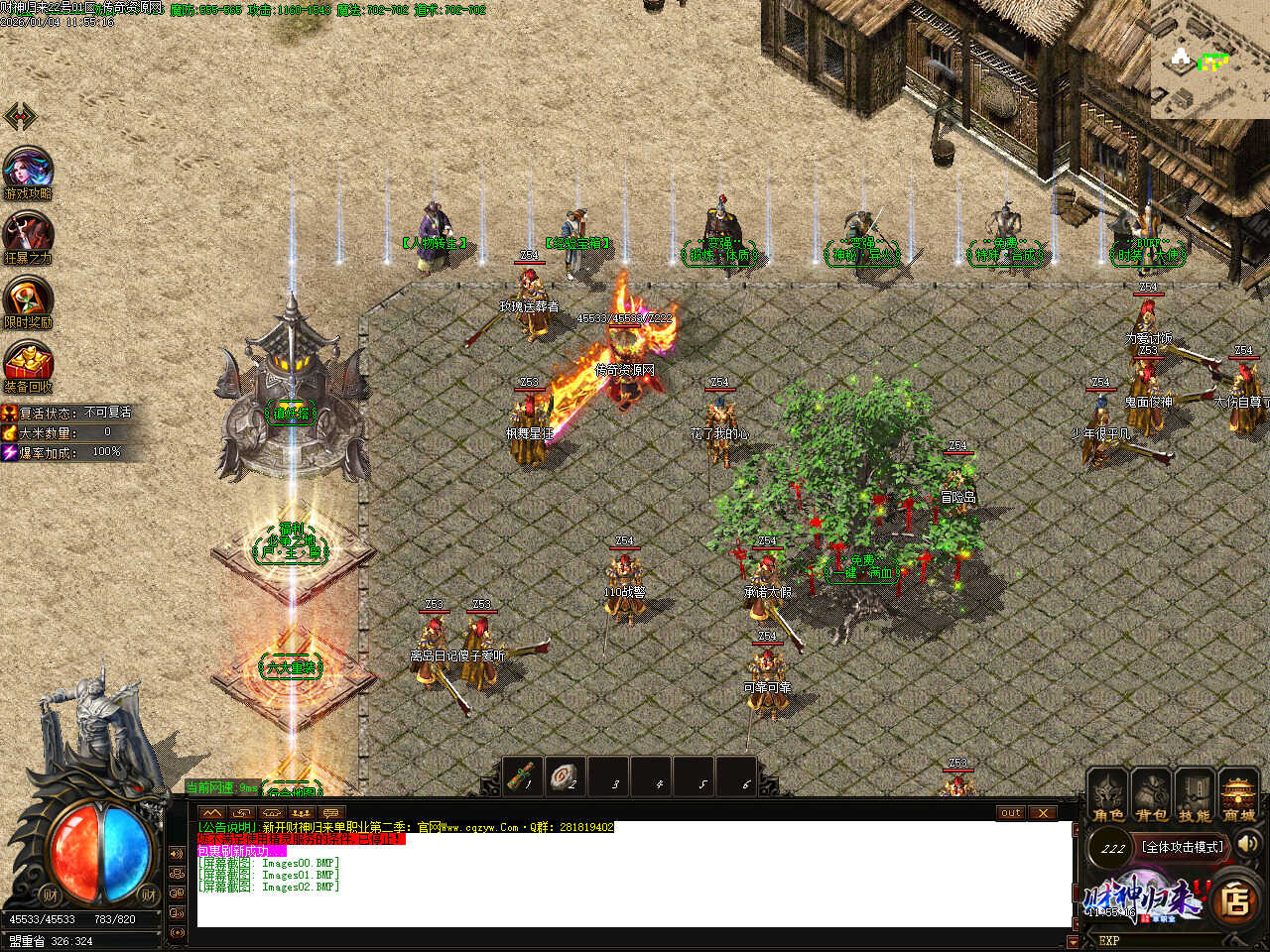Screen dimensions: 1270x952
Task: Open the 技能 skills panel
Action: 1195,795
